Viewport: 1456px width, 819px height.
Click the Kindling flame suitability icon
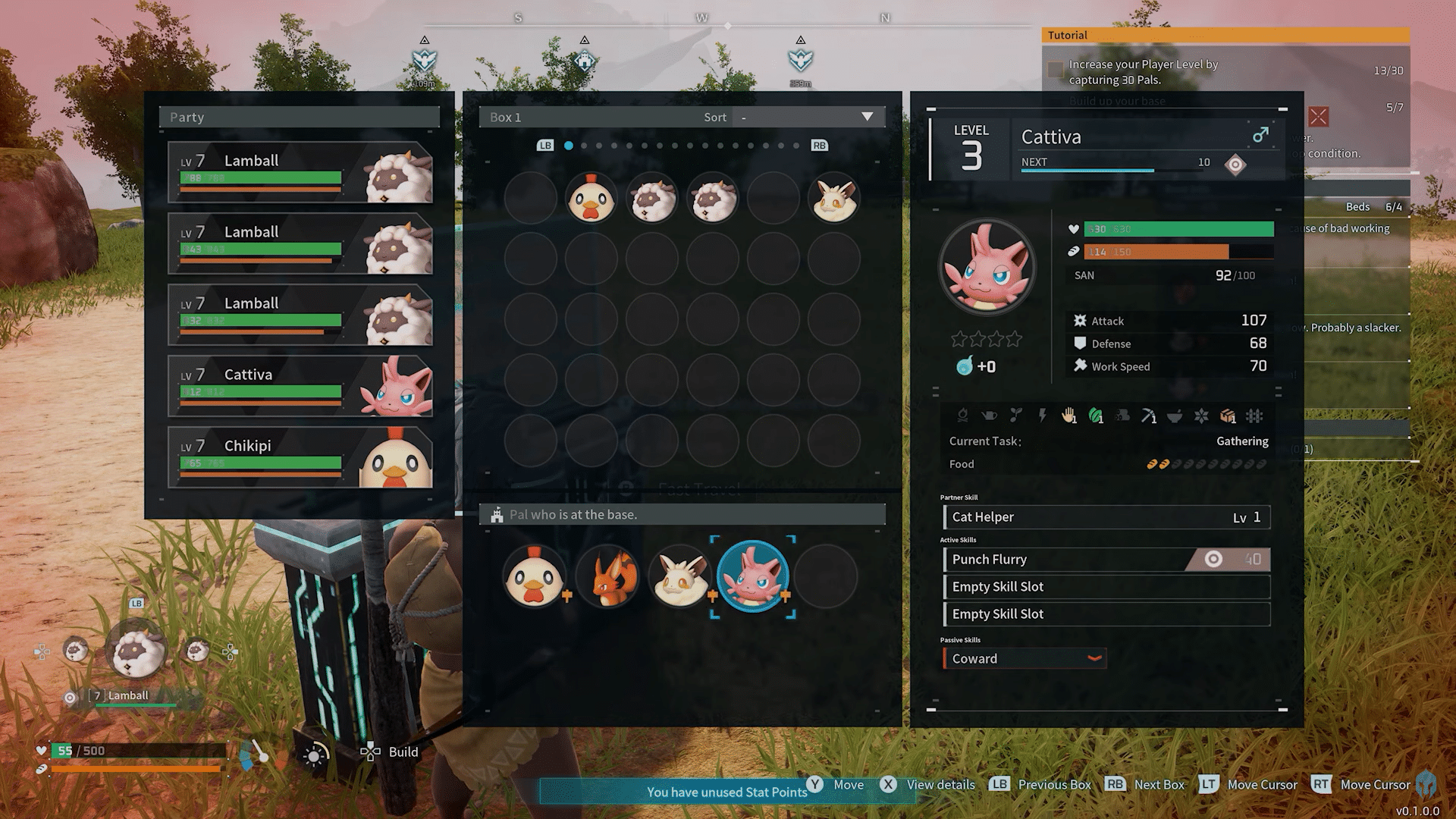(x=964, y=416)
